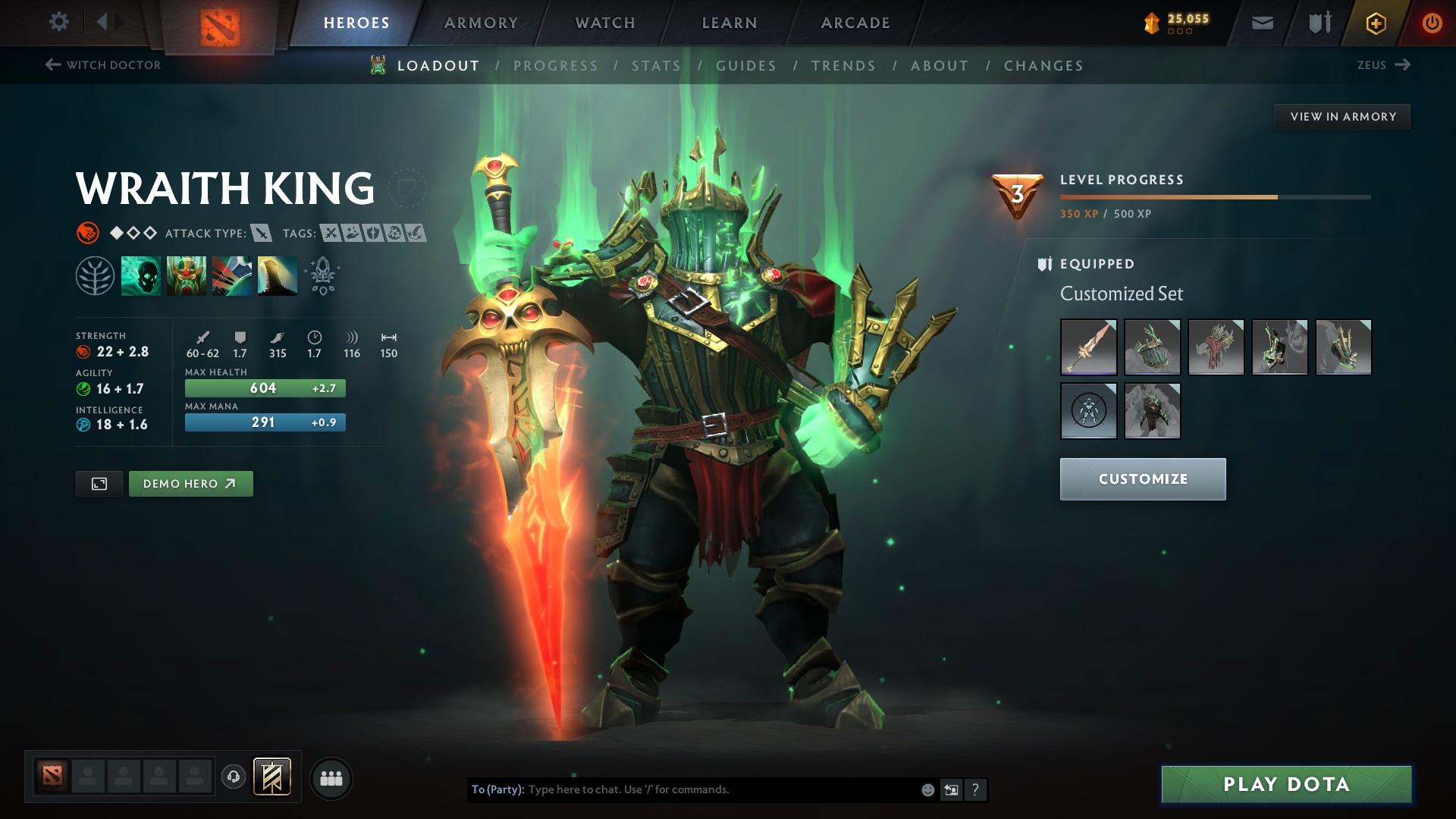
Task: Switch to the STATS tab
Action: tap(657, 66)
